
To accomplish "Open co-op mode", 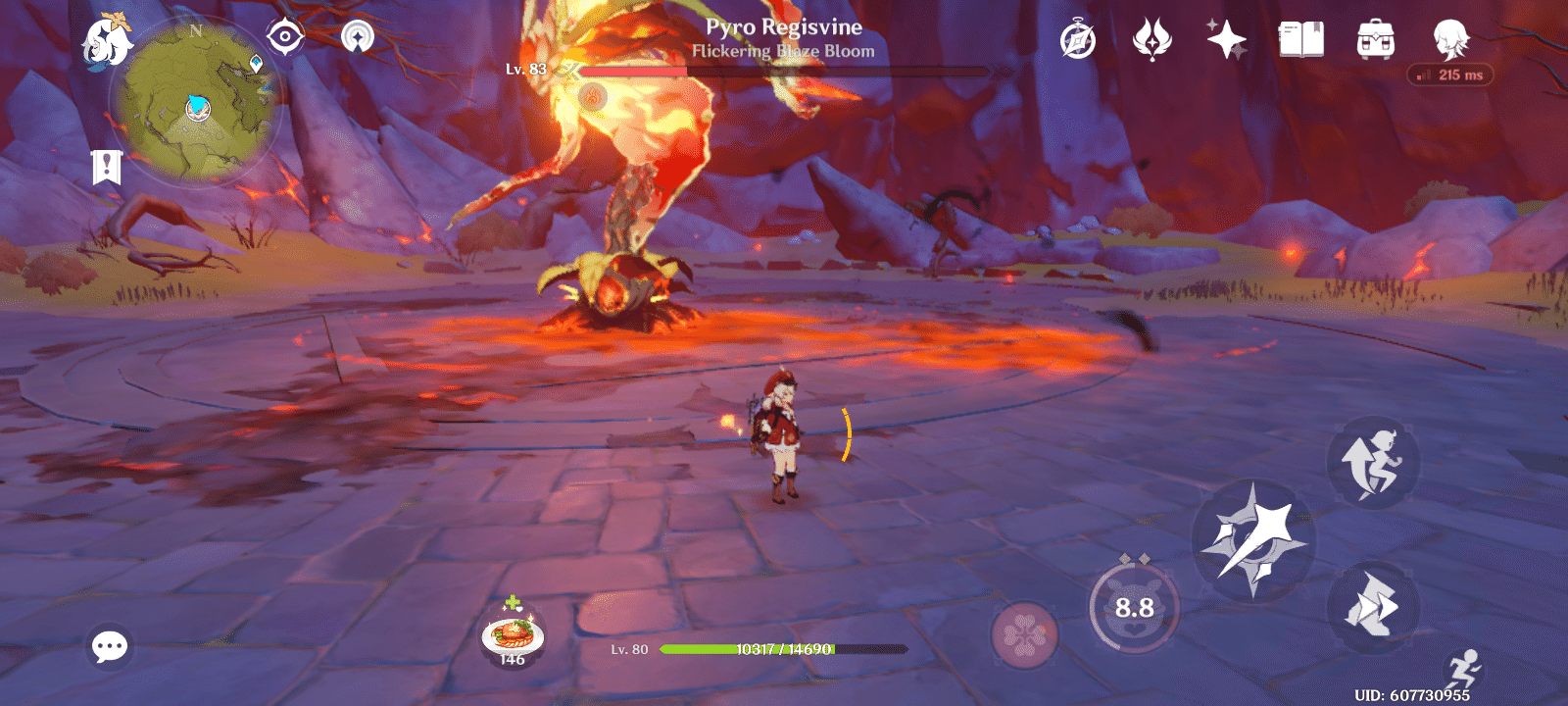I will click(x=361, y=36).
